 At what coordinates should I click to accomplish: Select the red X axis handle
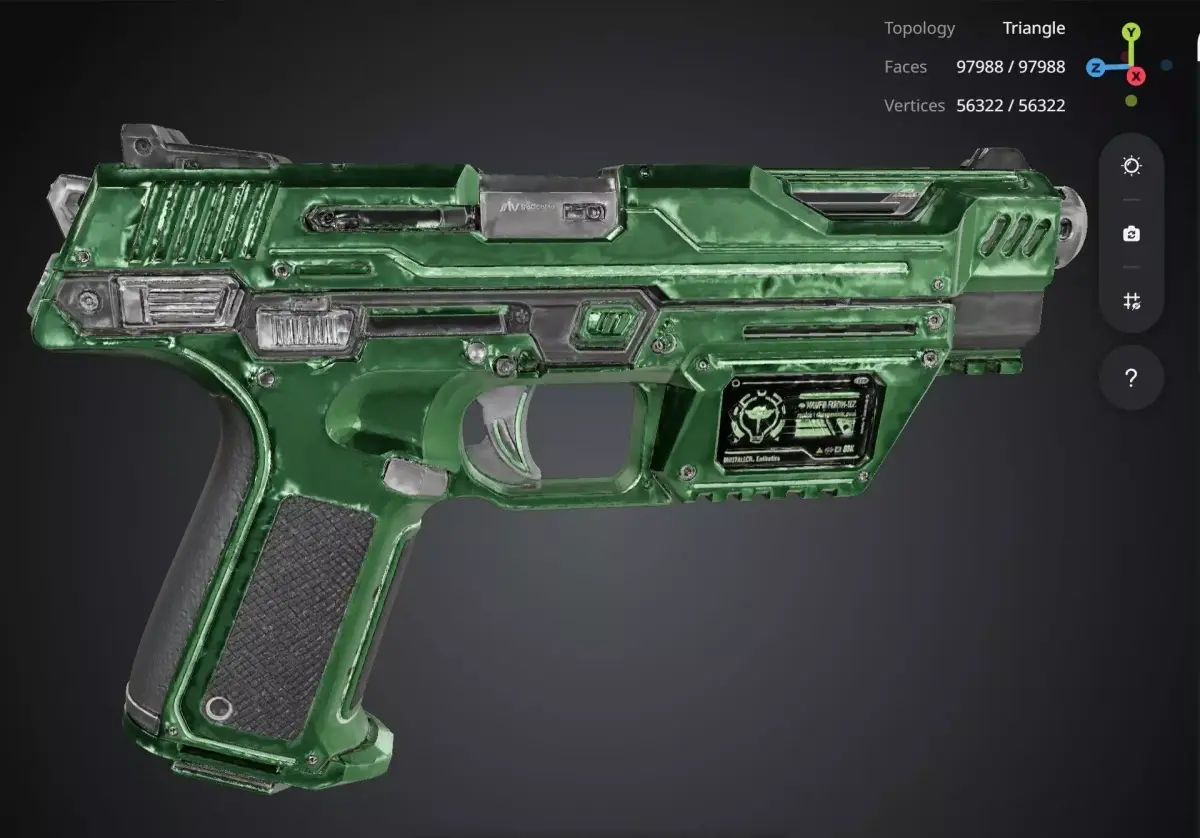tap(1136, 76)
